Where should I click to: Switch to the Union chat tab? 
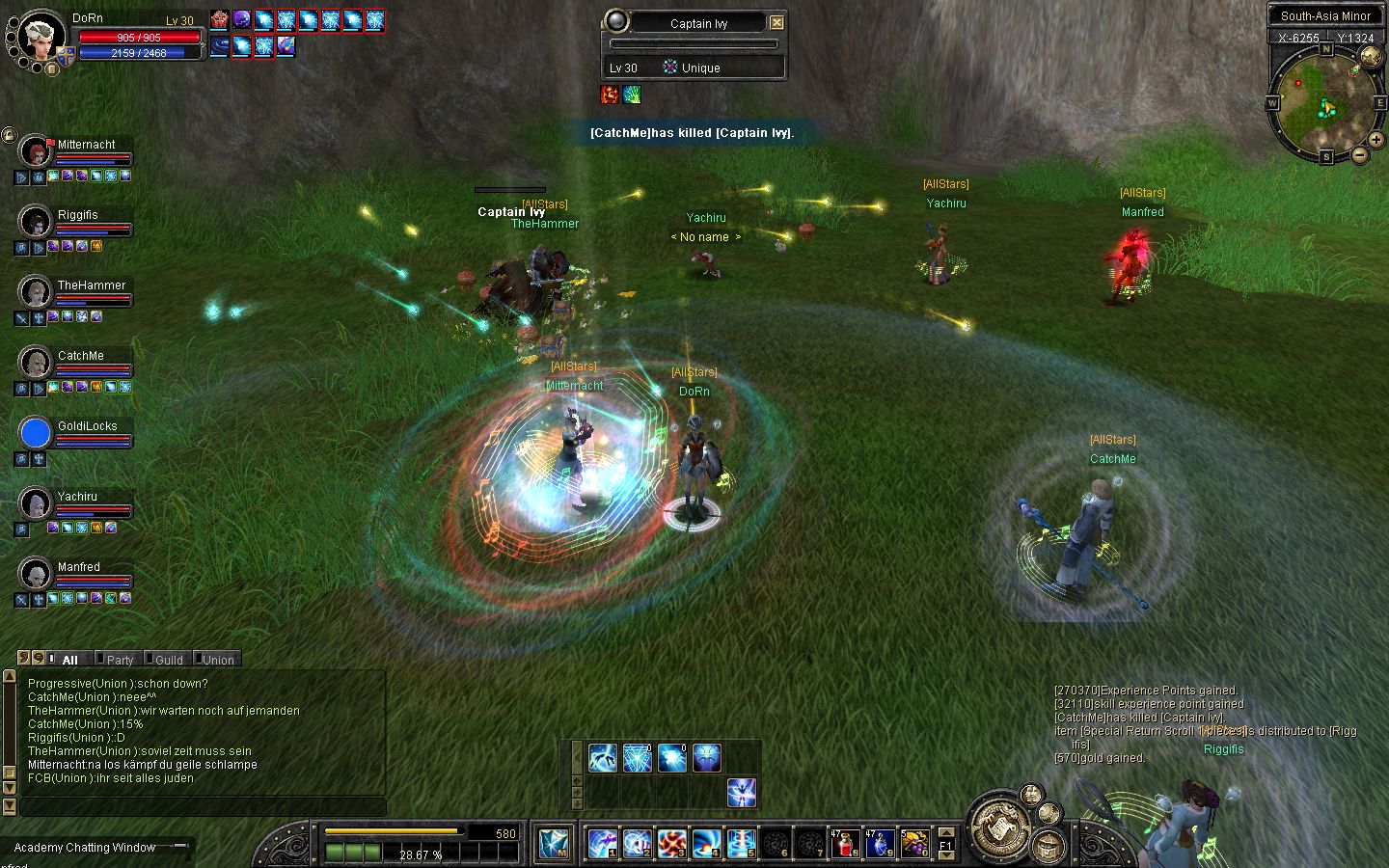217,660
